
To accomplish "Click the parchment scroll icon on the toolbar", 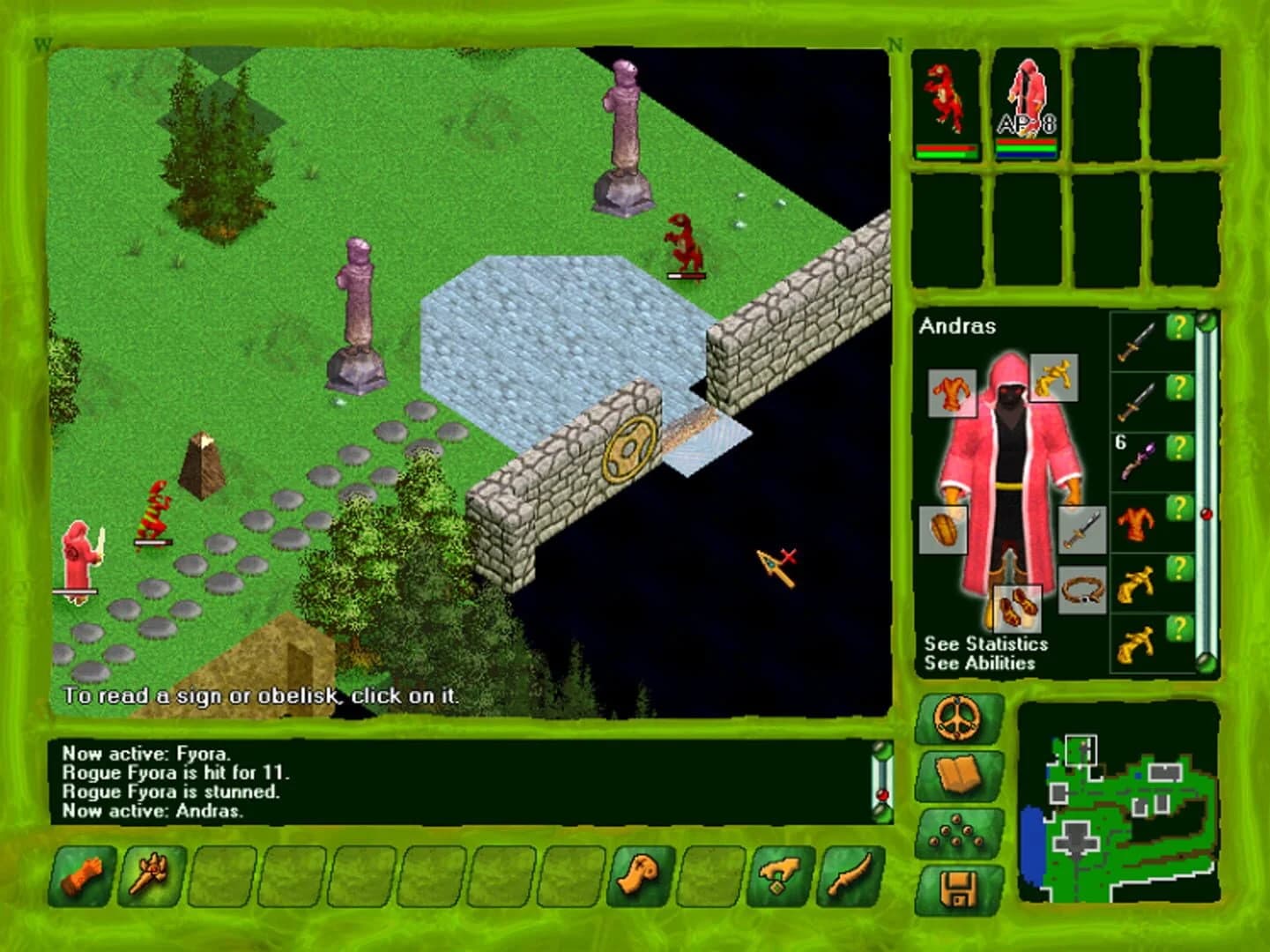I will click(641, 876).
